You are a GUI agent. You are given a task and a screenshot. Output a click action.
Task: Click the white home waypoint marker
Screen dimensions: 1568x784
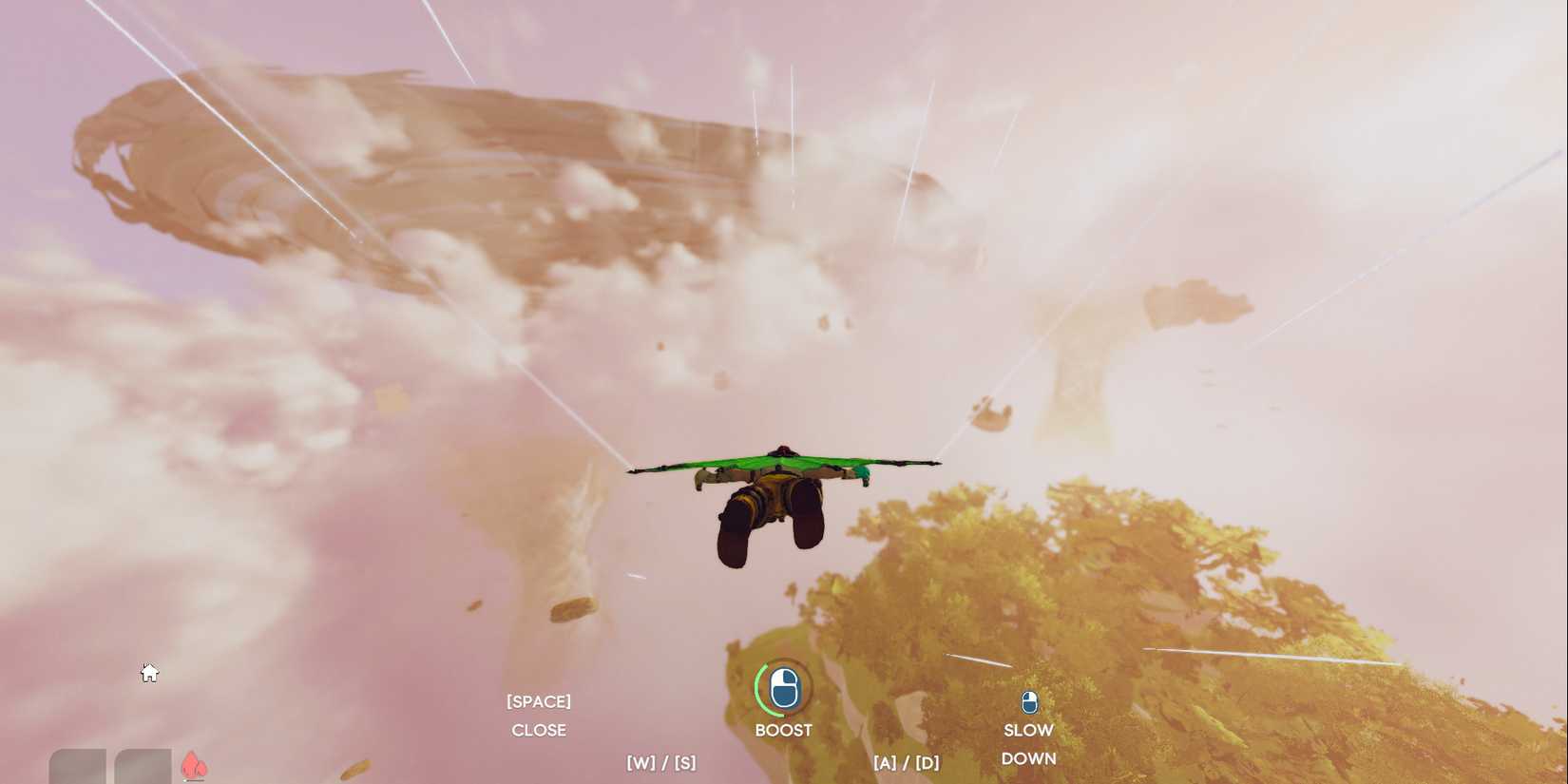[149, 673]
